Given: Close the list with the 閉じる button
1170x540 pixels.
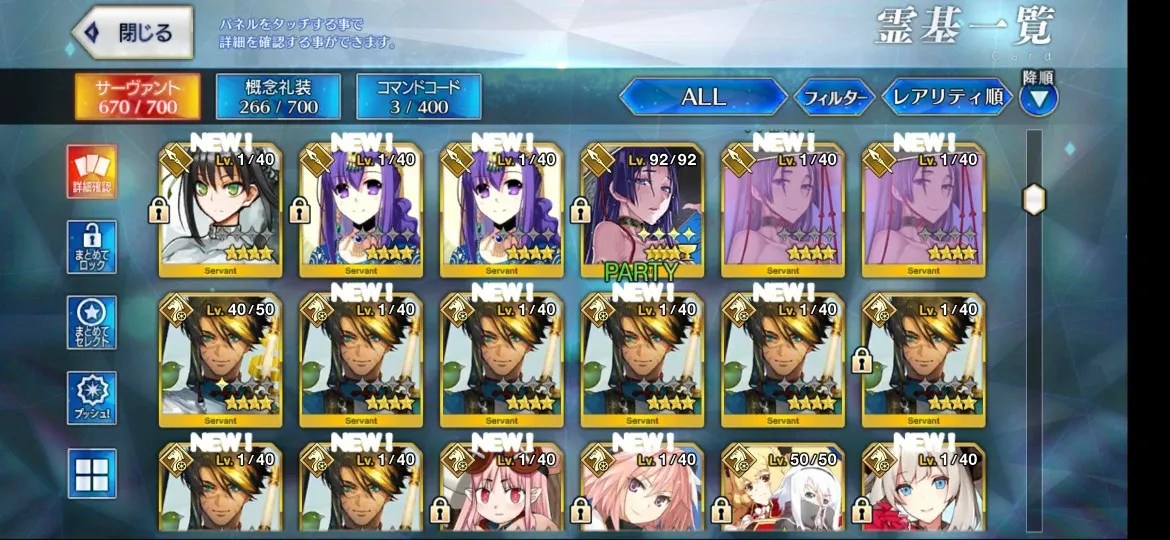Looking at the screenshot, I should (x=135, y=34).
